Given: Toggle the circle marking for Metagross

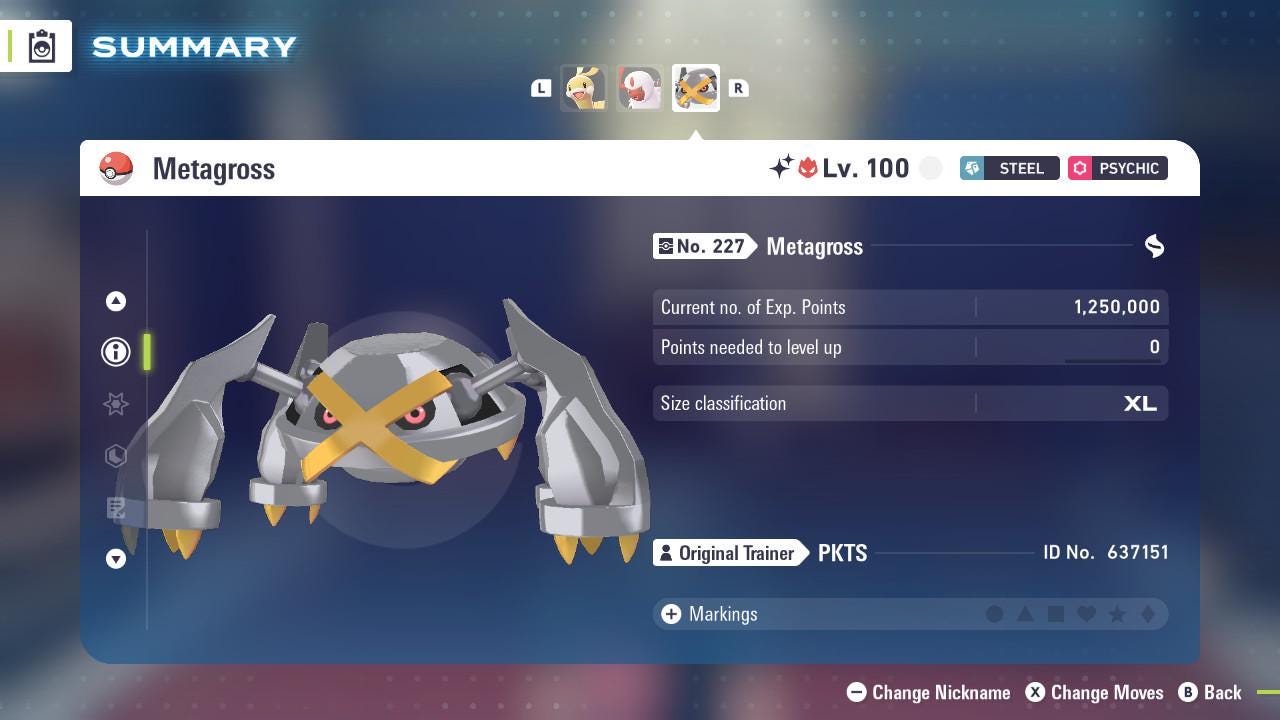Looking at the screenshot, I should point(995,614).
